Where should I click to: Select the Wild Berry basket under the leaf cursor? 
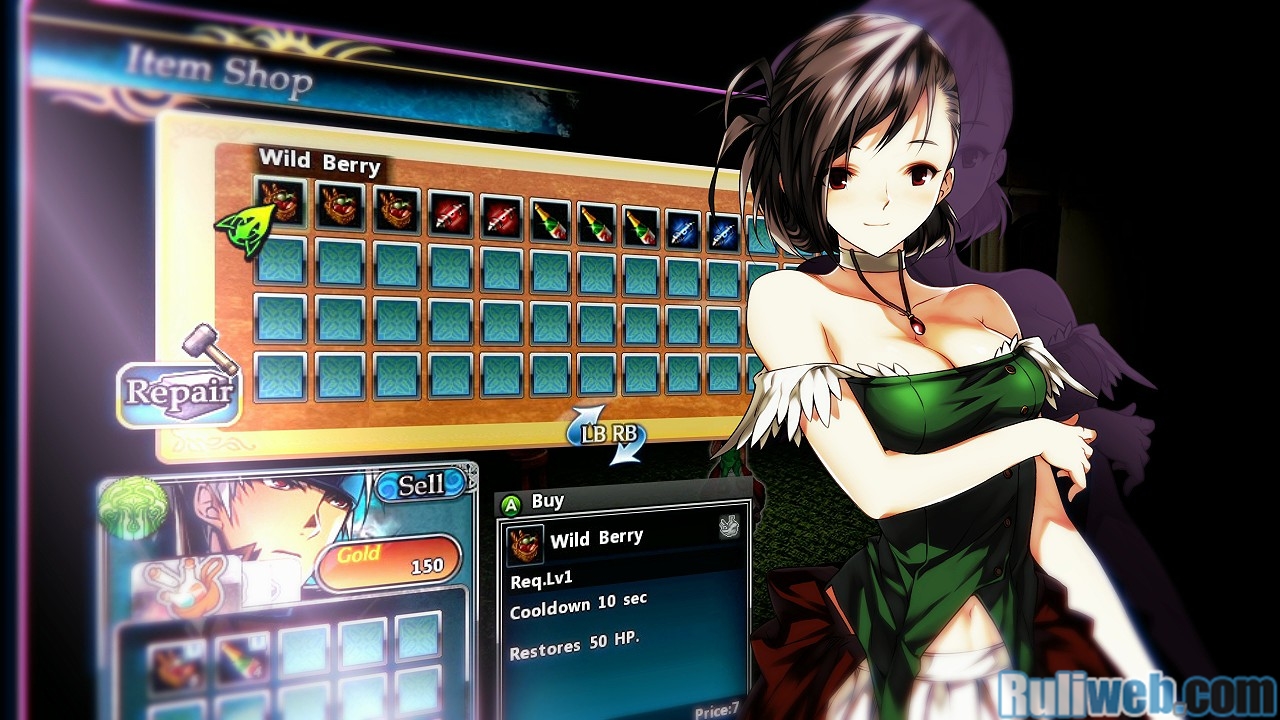pyautogui.click(x=280, y=203)
